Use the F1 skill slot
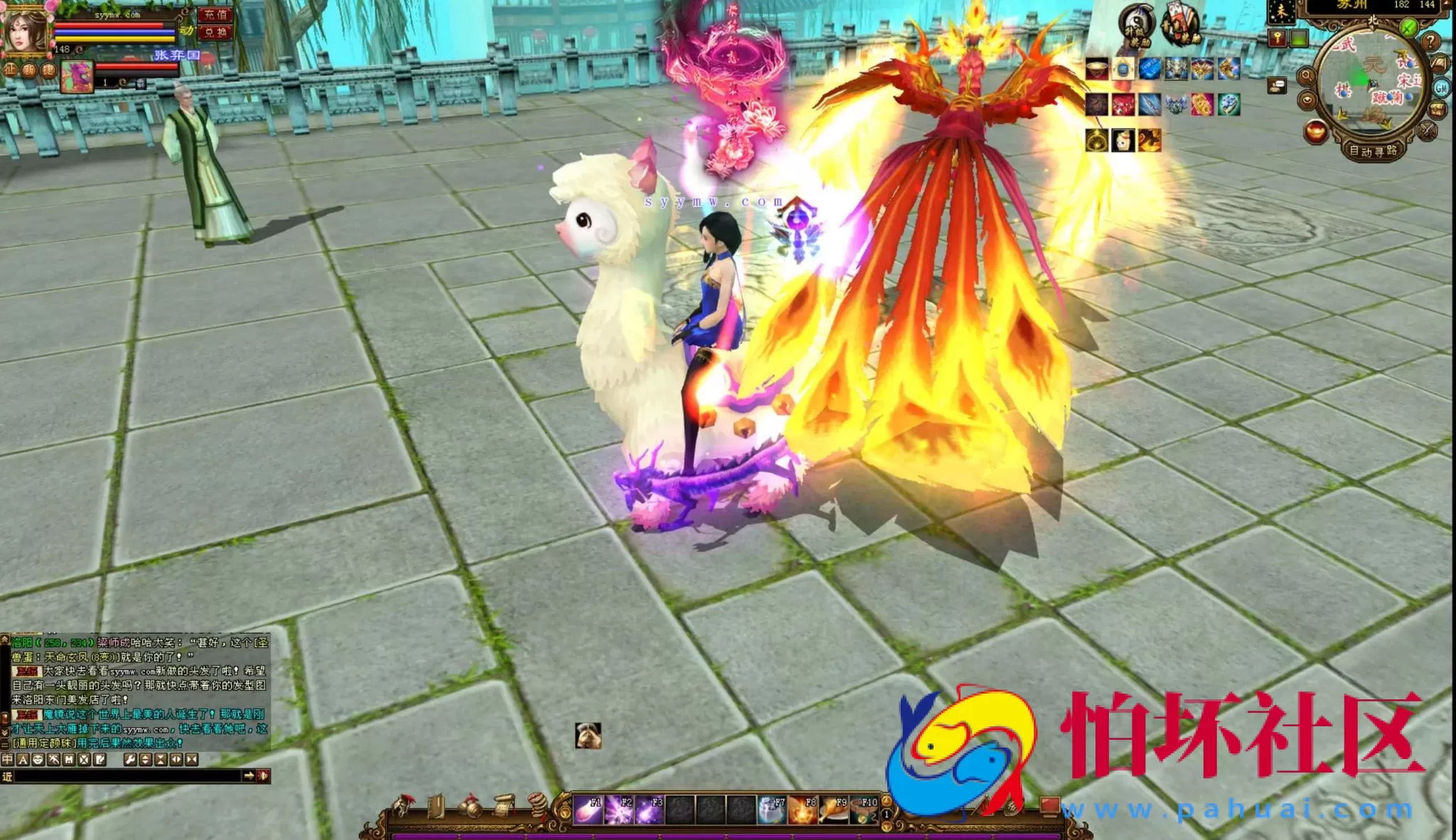The width and height of the screenshot is (1456, 840). [x=588, y=810]
